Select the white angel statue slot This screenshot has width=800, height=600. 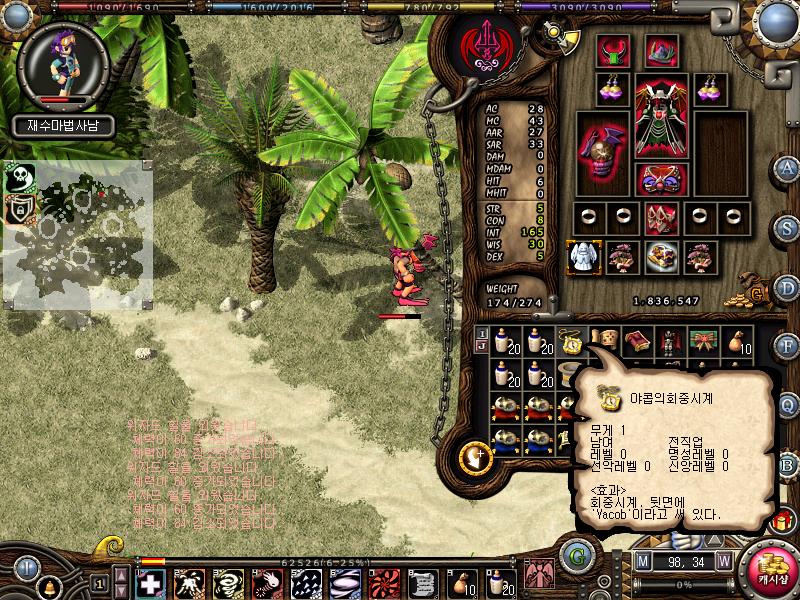coord(582,257)
